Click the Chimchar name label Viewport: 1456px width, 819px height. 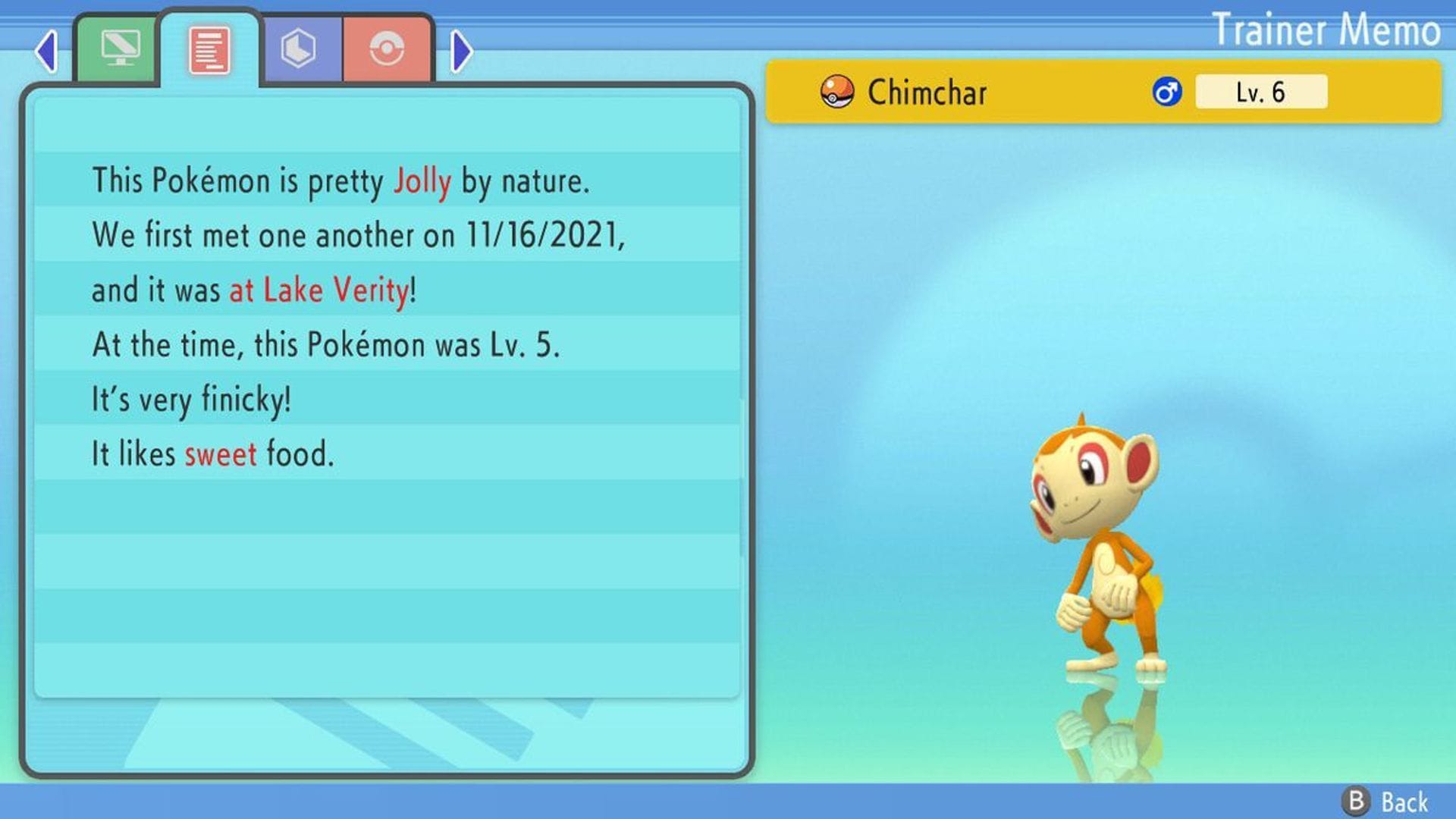pyautogui.click(x=927, y=92)
